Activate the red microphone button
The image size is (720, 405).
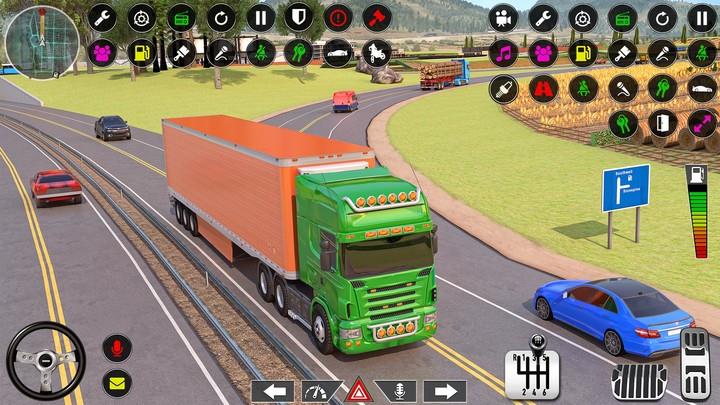click(117, 348)
